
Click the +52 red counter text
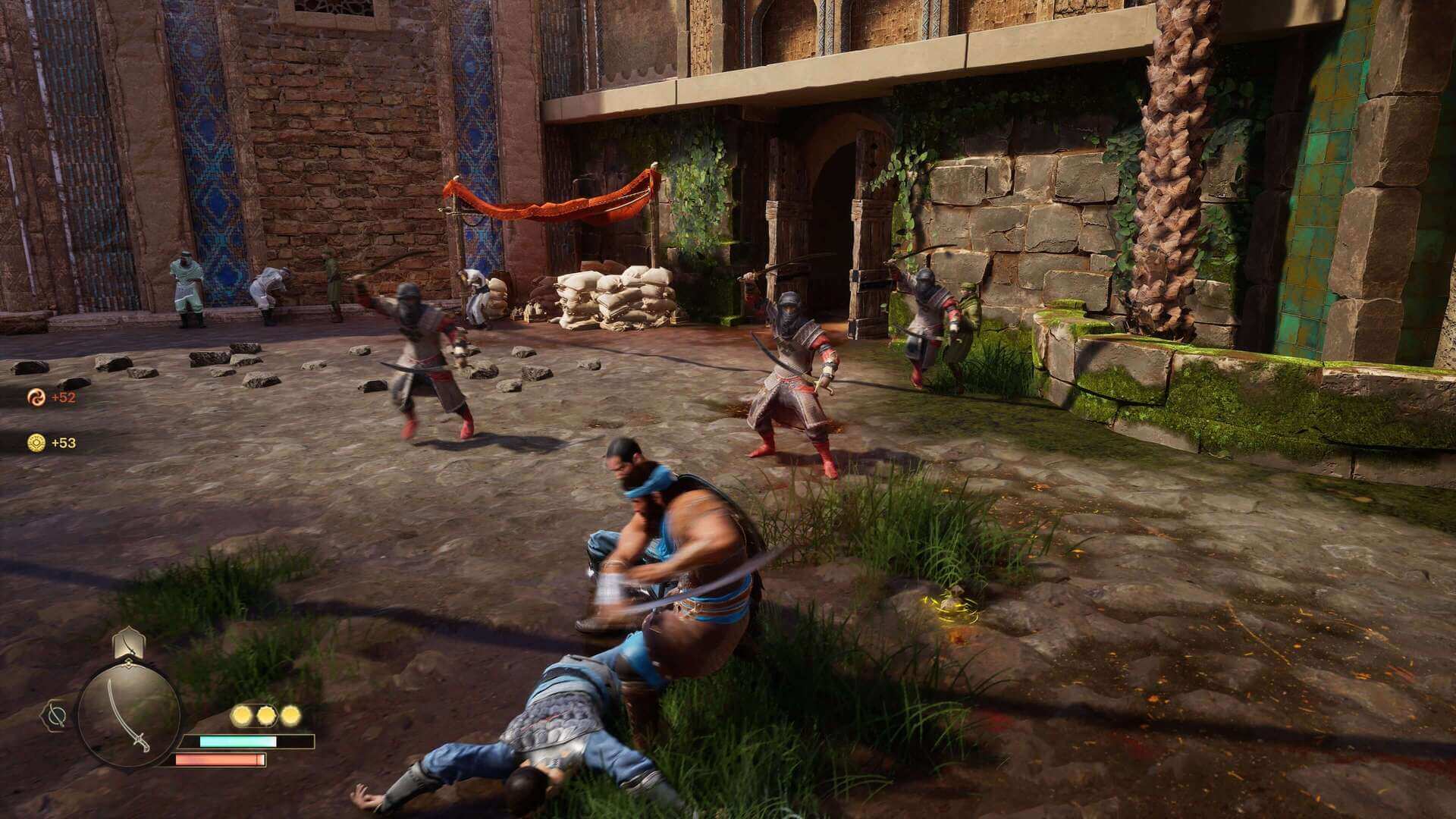(x=63, y=397)
